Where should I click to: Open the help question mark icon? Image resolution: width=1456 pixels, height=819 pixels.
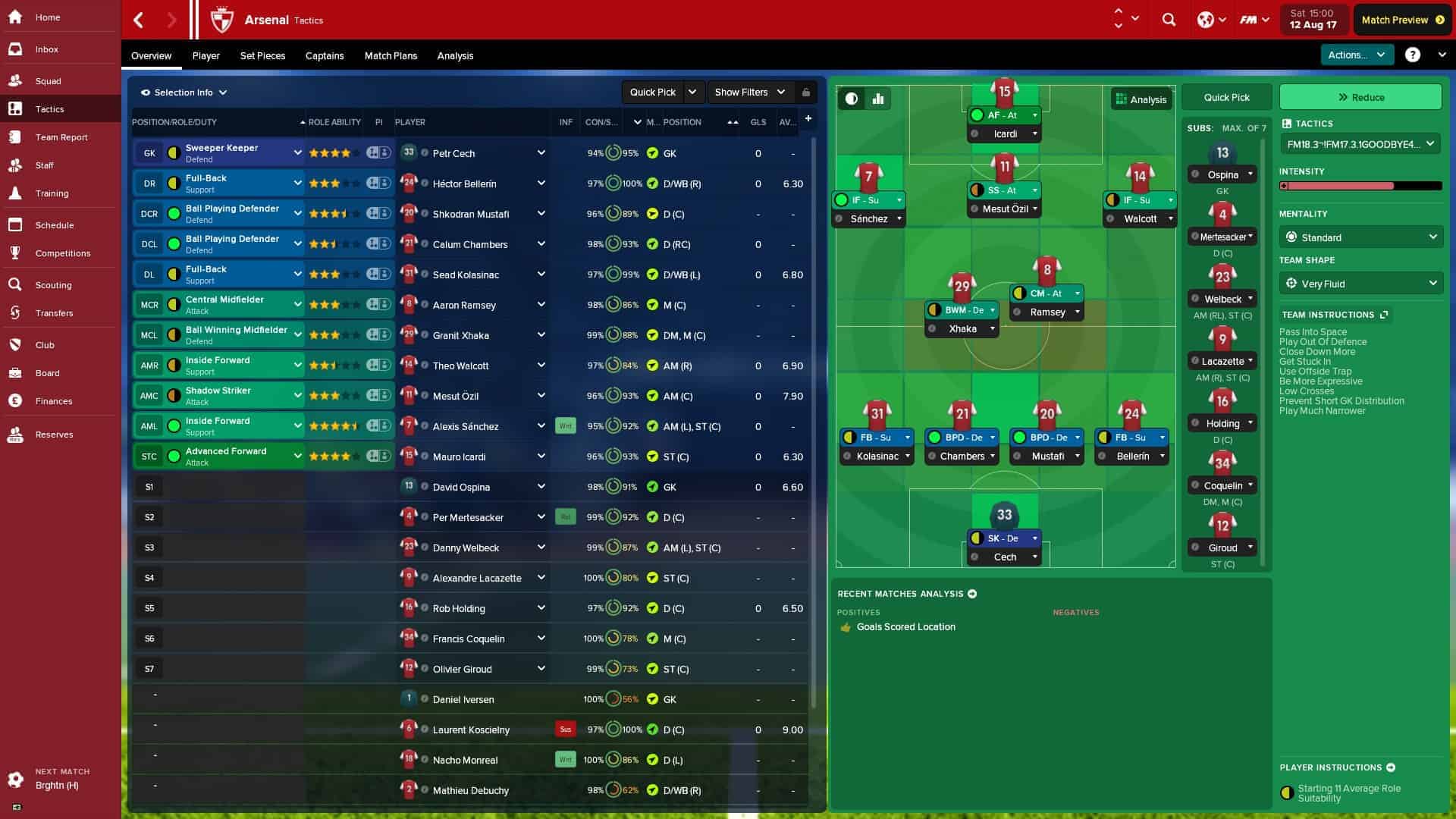click(x=1412, y=55)
